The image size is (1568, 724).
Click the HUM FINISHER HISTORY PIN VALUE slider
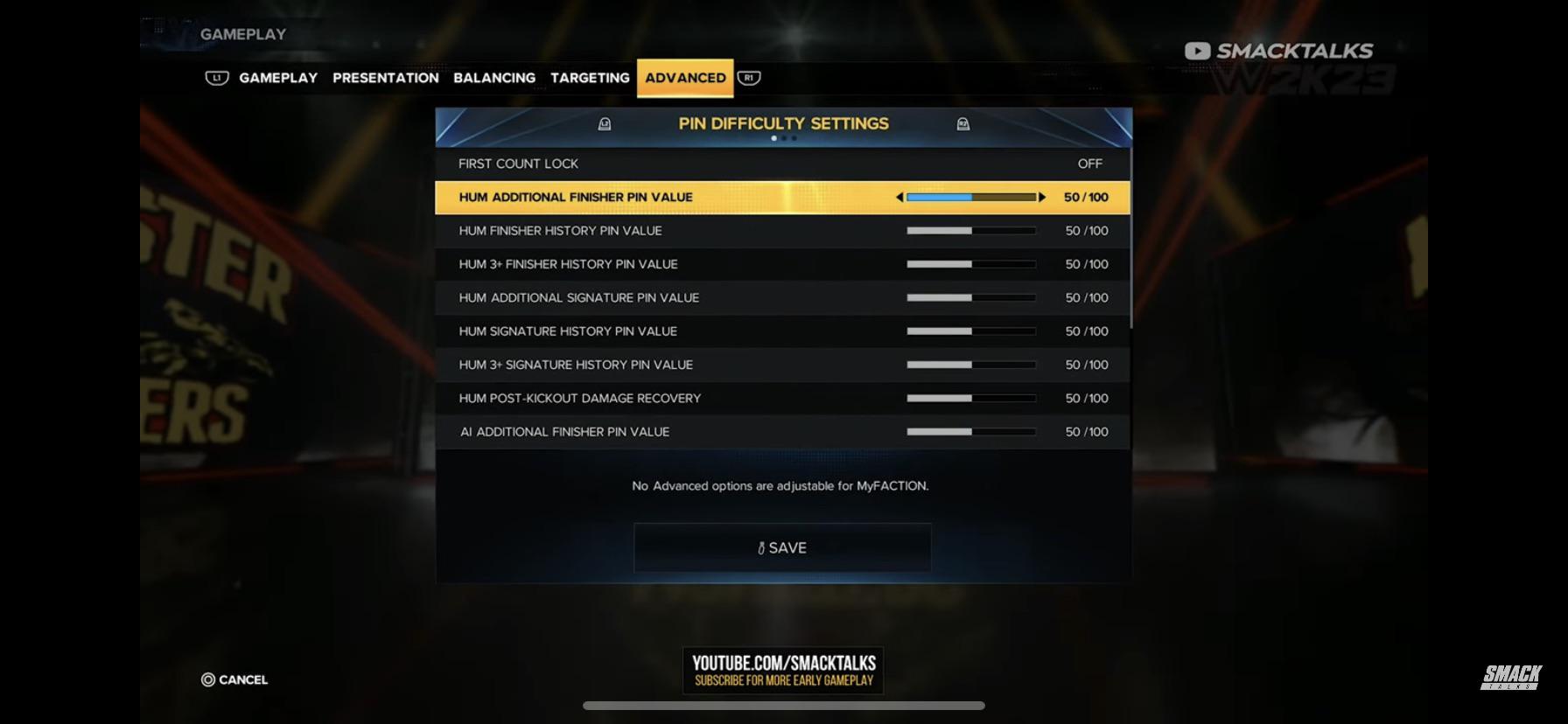[971, 230]
